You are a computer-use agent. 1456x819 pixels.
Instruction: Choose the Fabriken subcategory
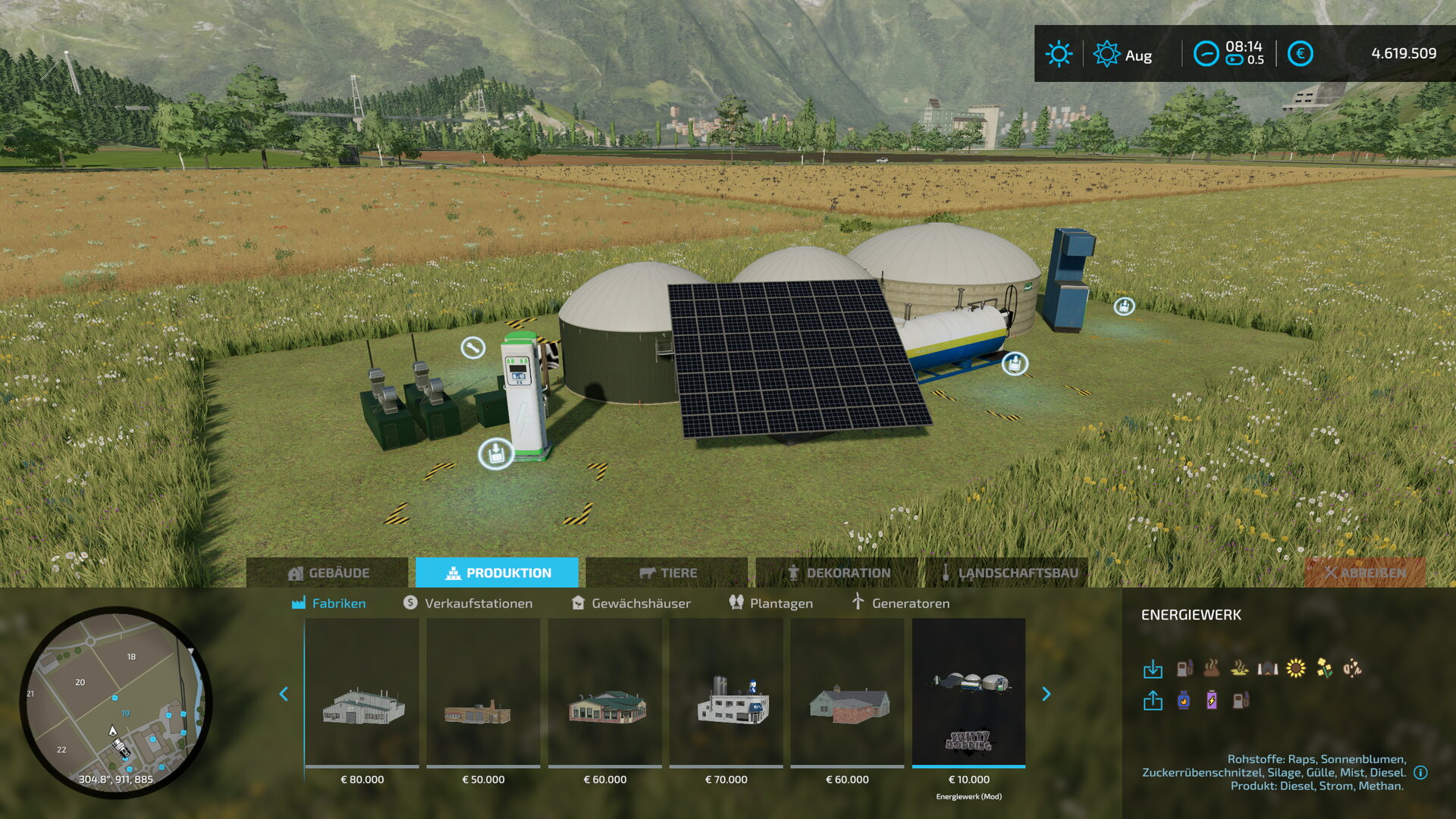click(x=329, y=603)
